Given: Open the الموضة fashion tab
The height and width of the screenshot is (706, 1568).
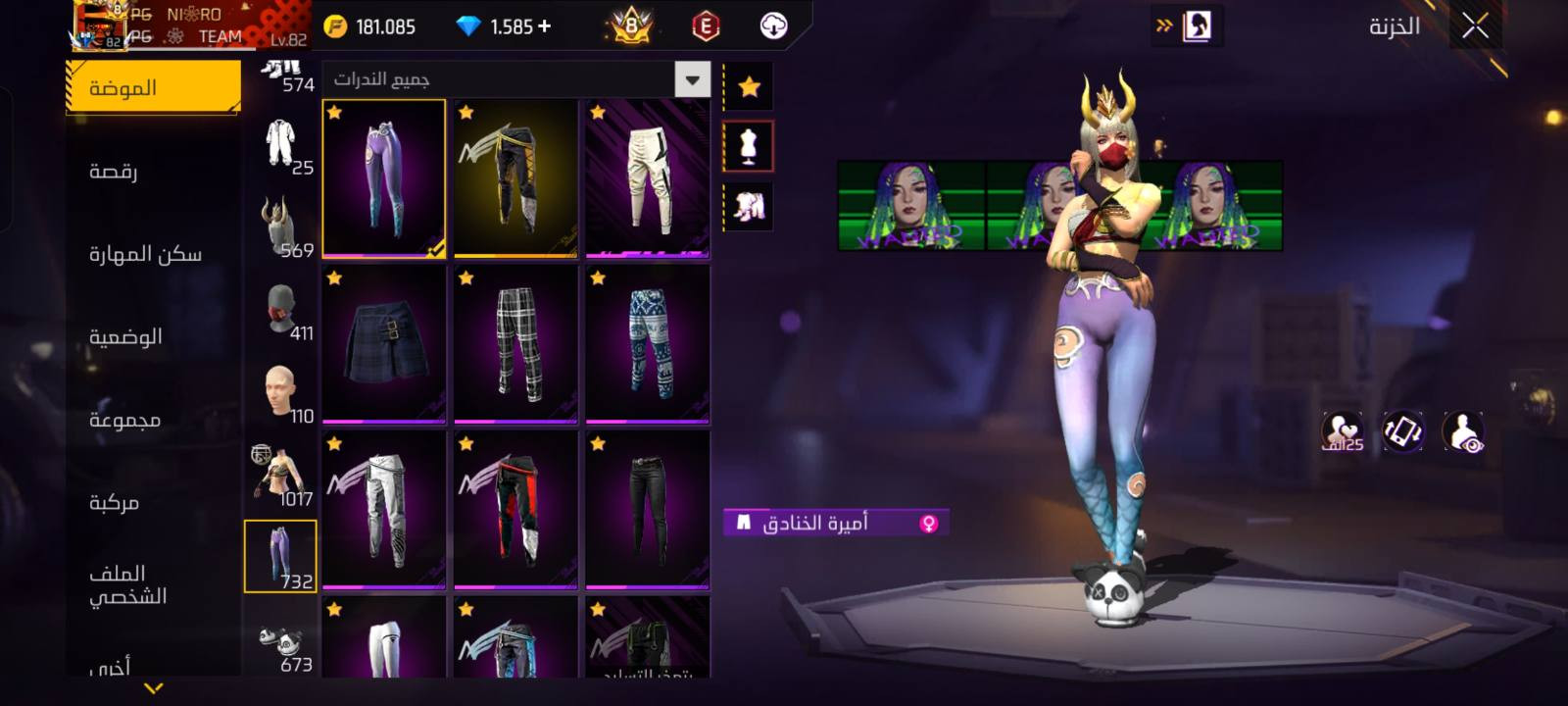Looking at the screenshot, I should [153, 87].
